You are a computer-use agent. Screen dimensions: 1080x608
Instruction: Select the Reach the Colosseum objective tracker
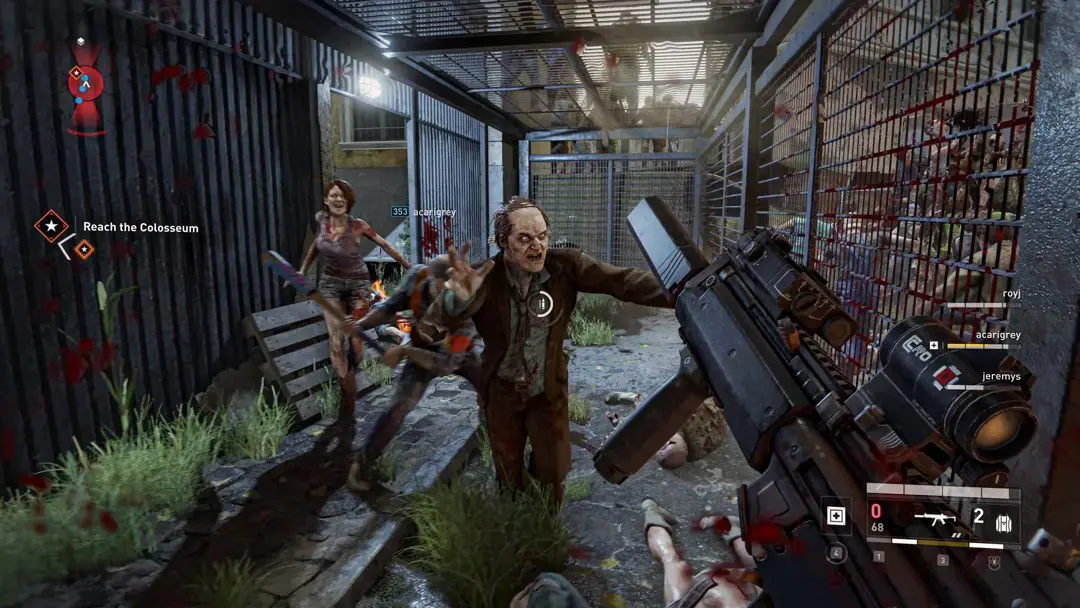[x=140, y=228]
